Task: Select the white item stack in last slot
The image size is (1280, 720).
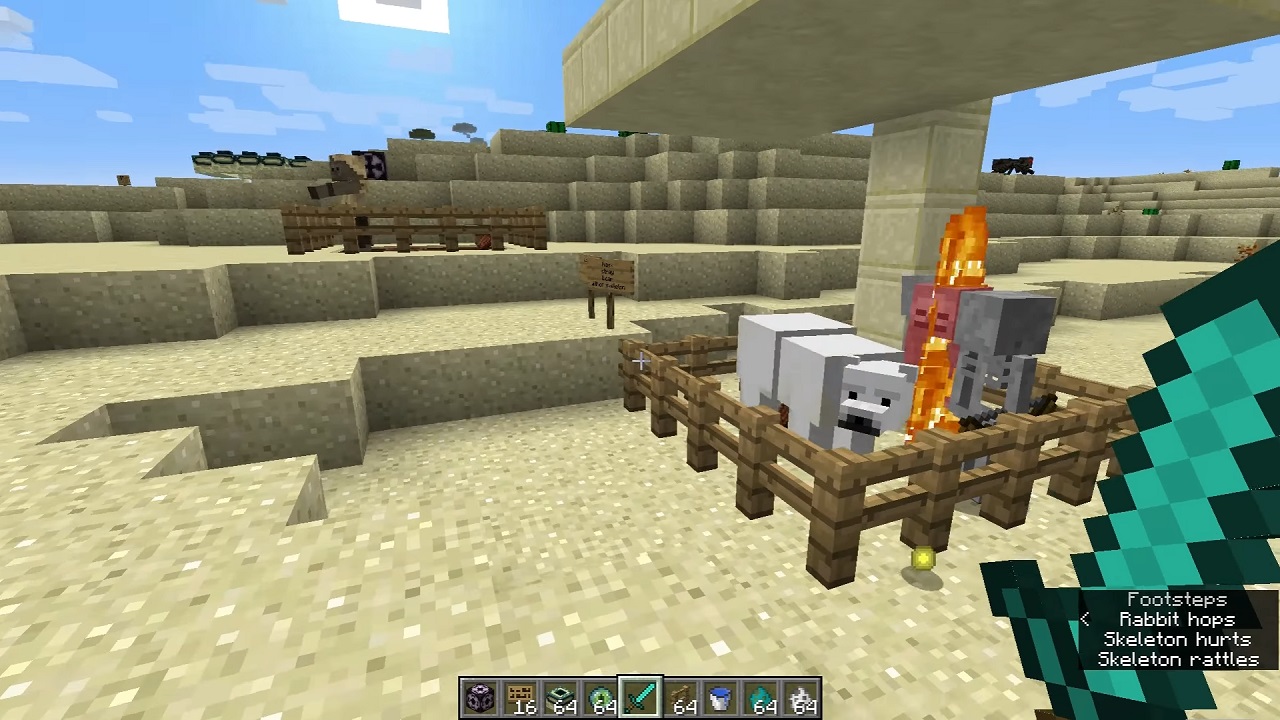Action: (800, 698)
